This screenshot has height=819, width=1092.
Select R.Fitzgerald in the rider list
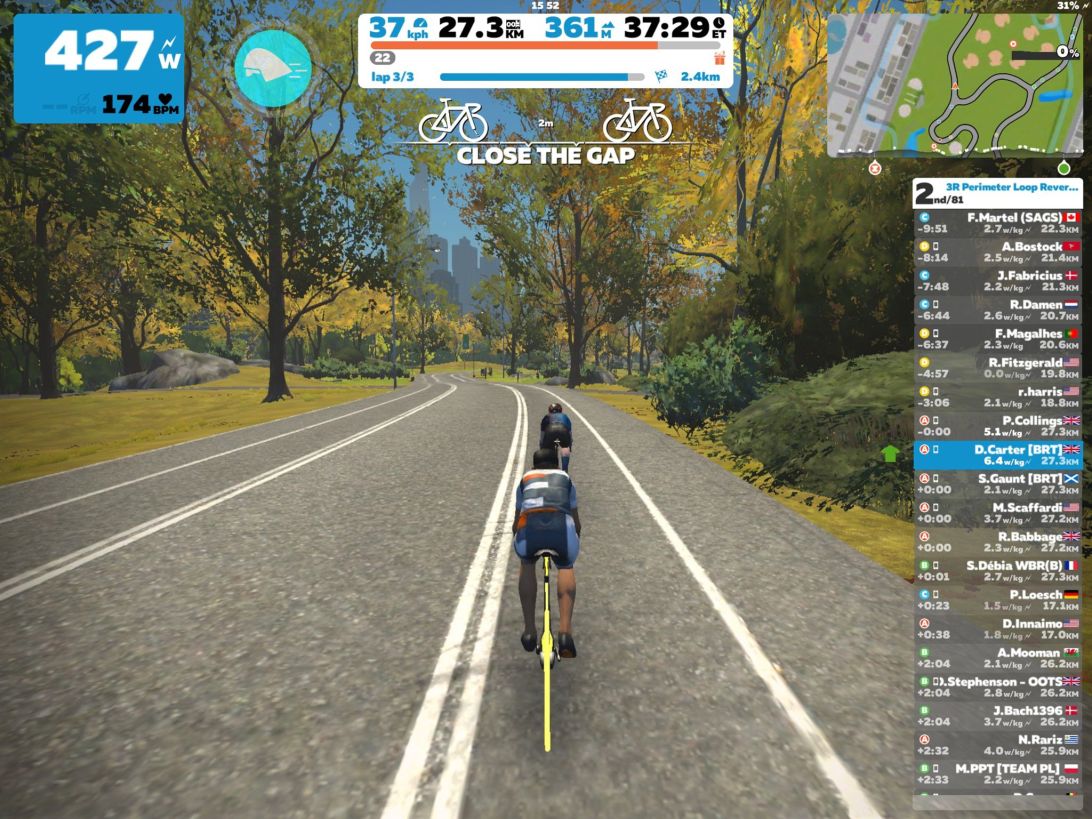click(997, 368)
